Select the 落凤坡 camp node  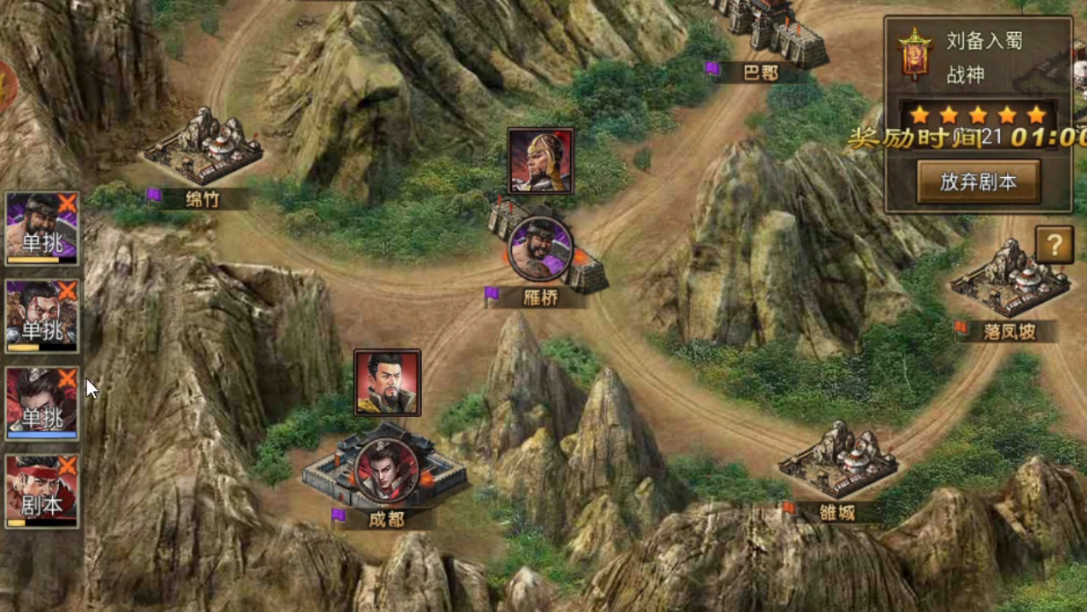1009,283
